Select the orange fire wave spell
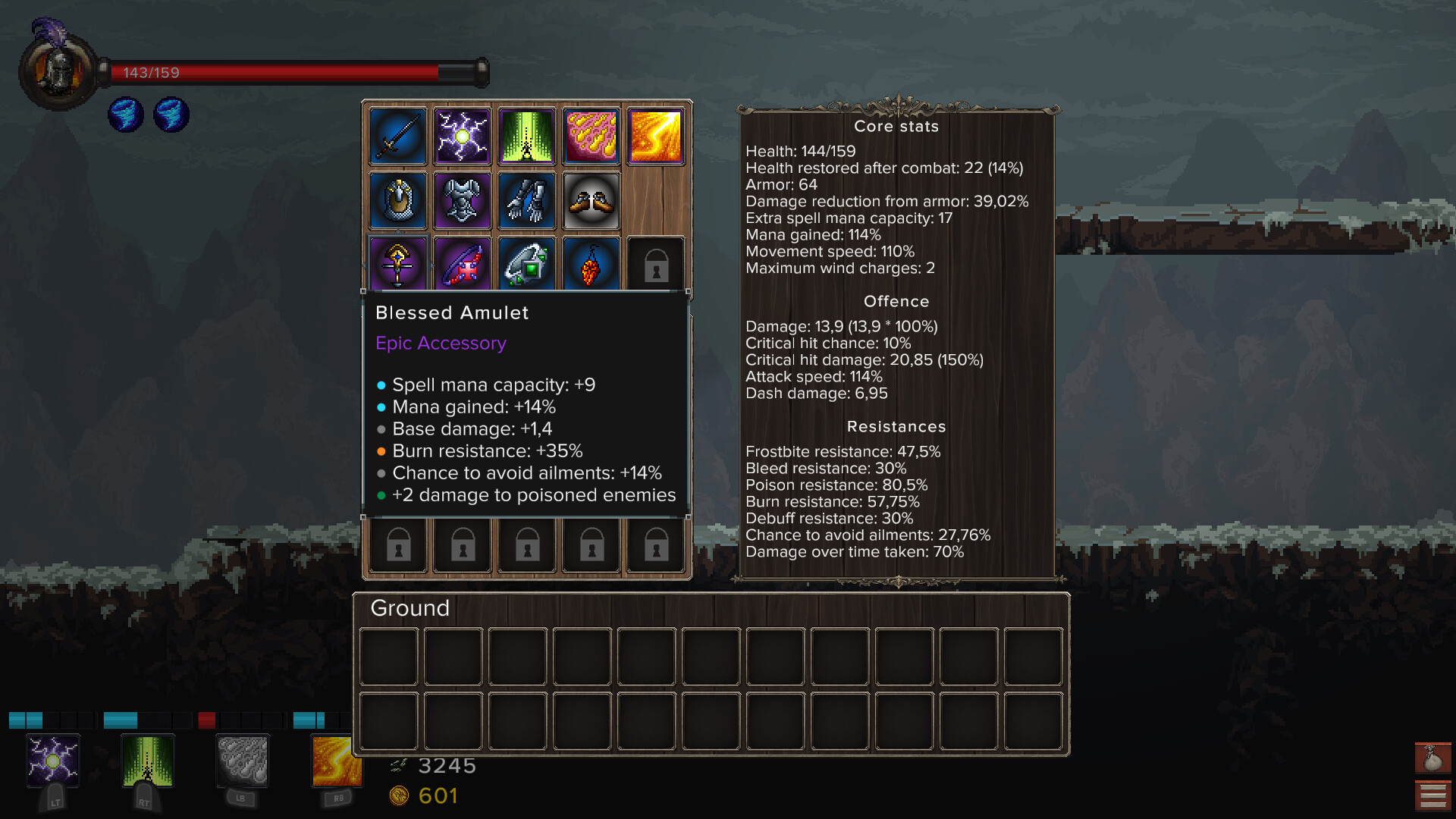This screenshot has height=819, width=1456. (655, 136)
